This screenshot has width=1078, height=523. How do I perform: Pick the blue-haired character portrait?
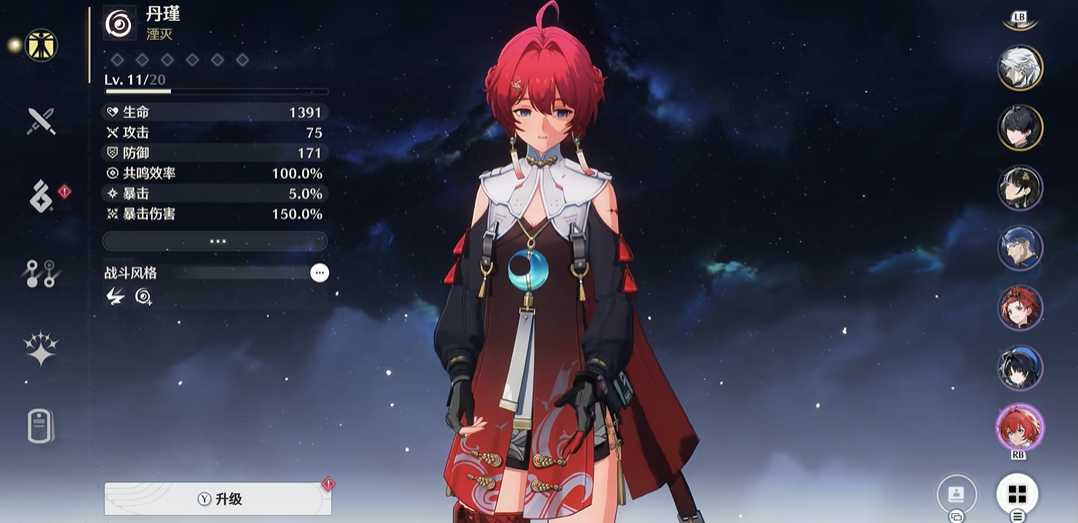point(1020,248)
